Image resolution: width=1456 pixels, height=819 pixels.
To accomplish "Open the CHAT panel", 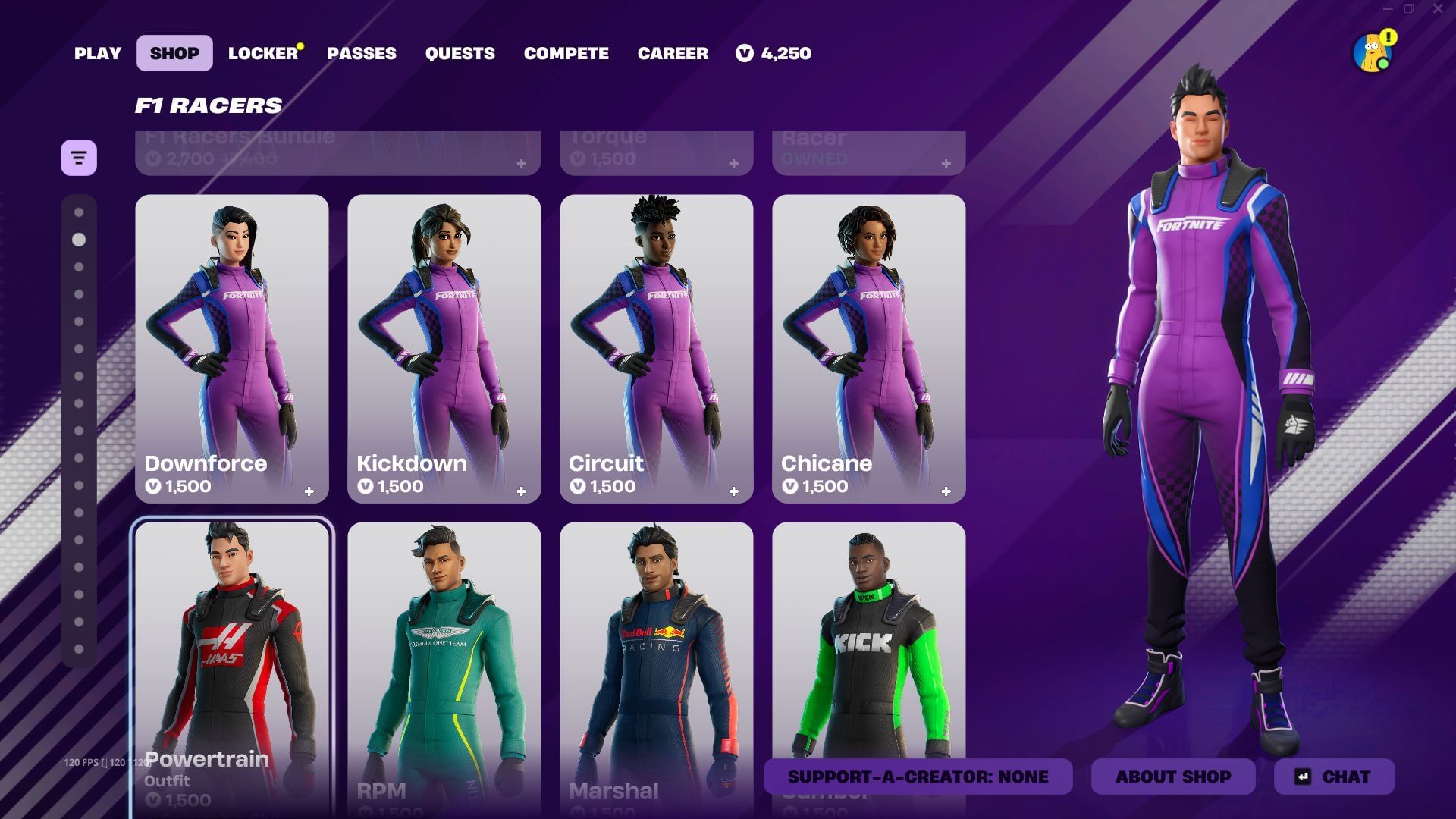I will click(1334, 777).
